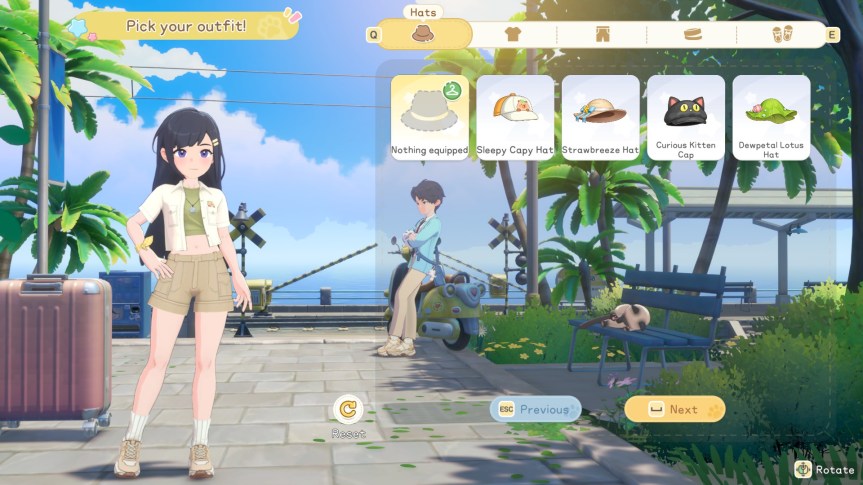Choose the Nothing equipped hat tile
Viewport: 863px width, 485px height.
tap(430, 116)
